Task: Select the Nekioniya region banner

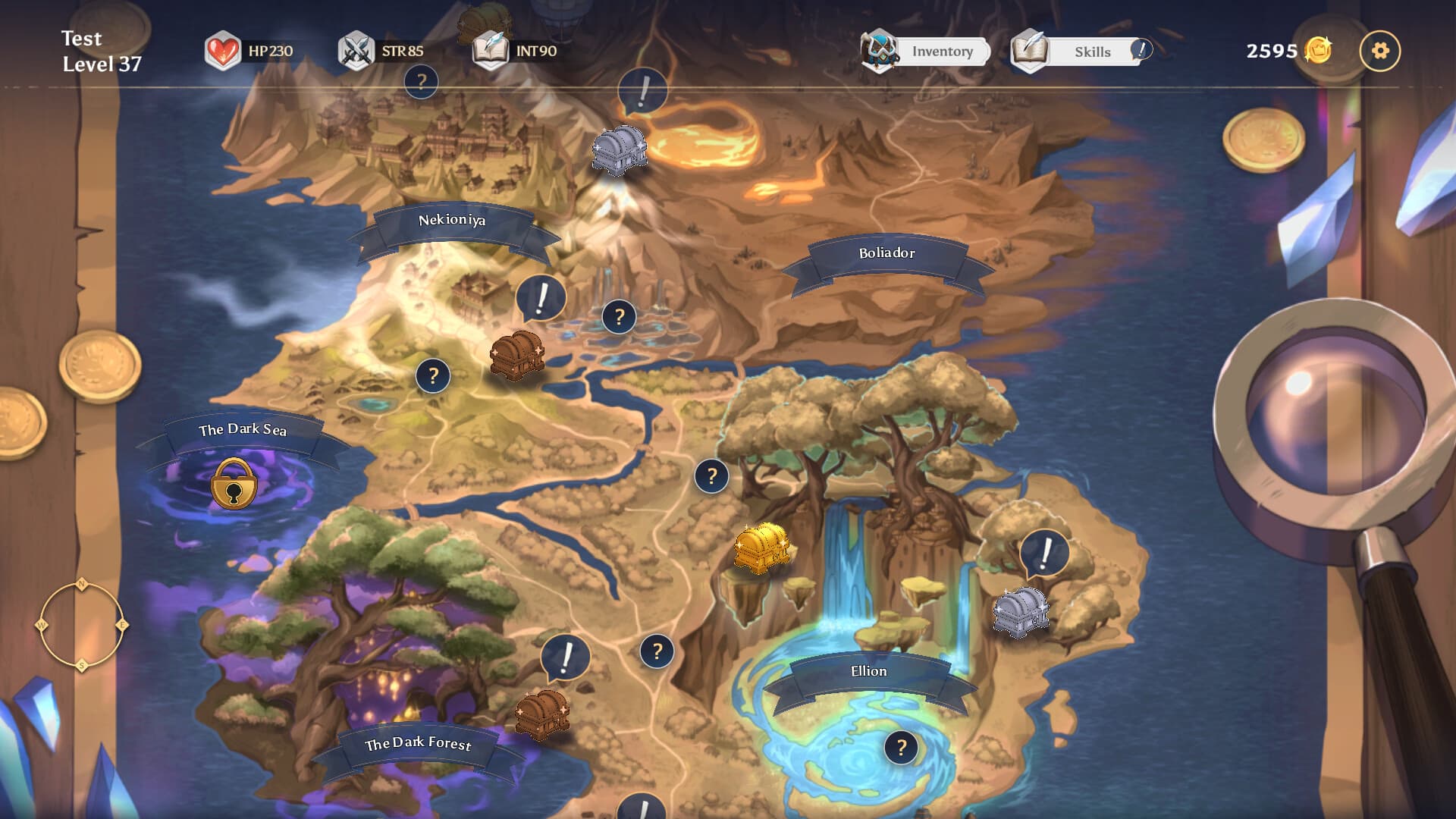Action: click(452, 221)
